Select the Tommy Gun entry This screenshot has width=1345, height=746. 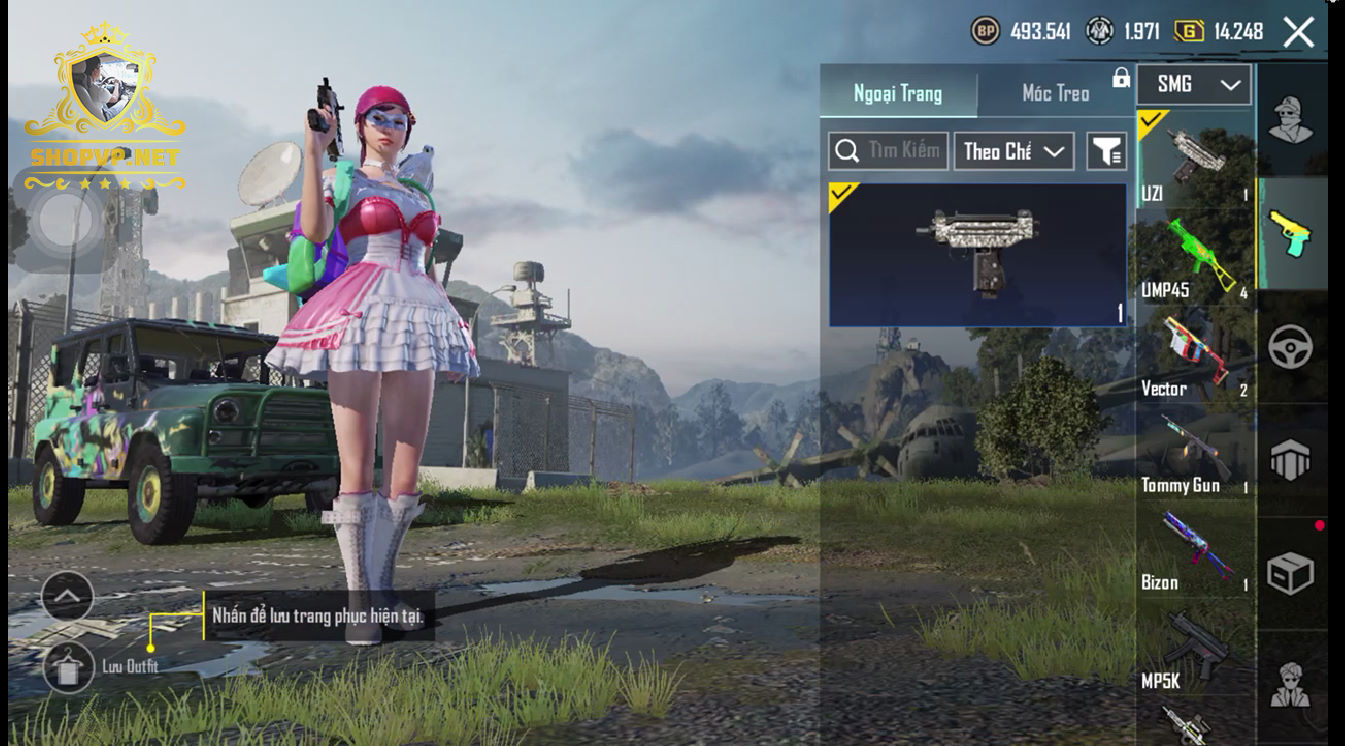click(x=1194, y=452)
